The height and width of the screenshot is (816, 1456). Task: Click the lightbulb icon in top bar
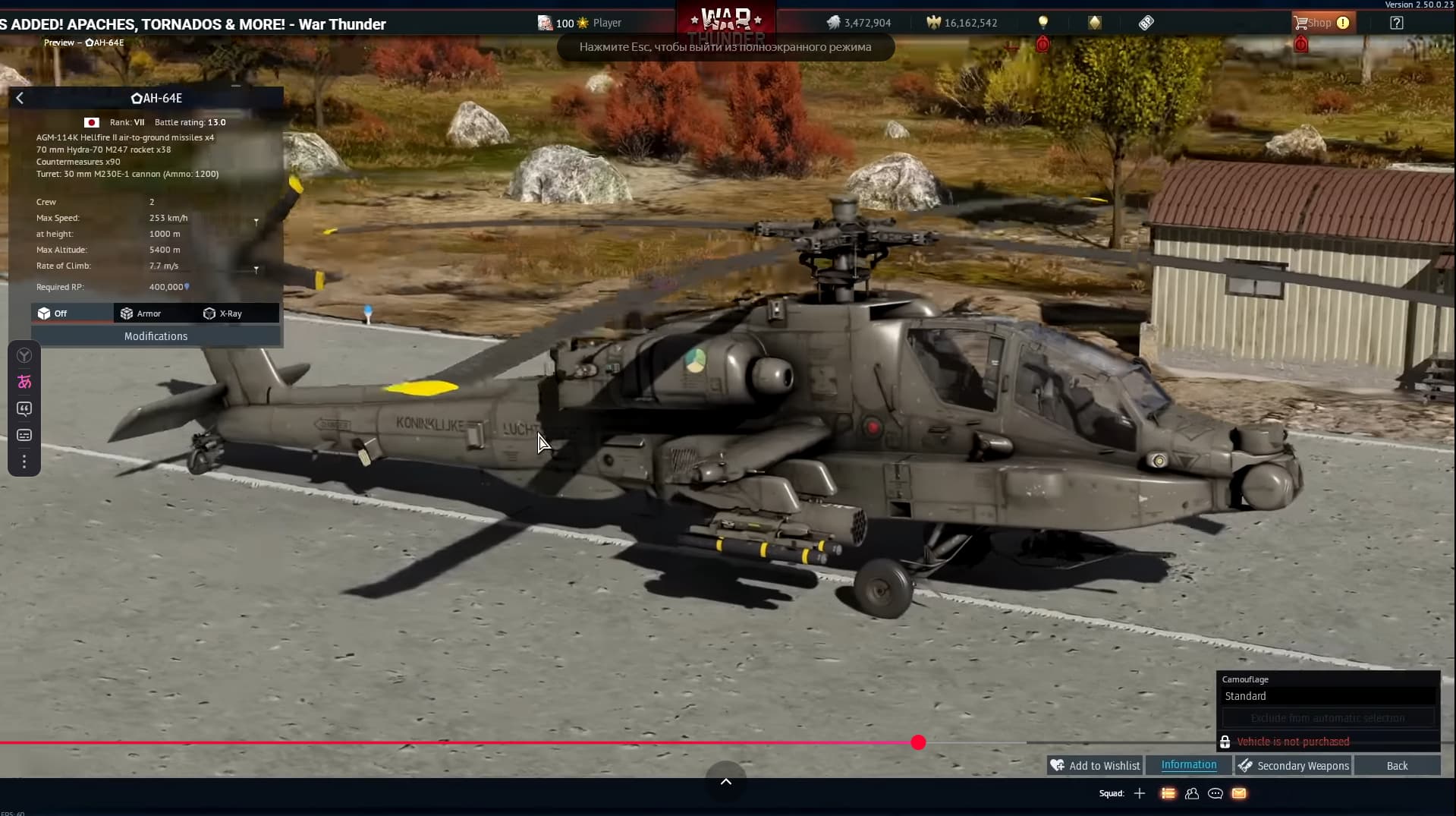coord(1042,23)
